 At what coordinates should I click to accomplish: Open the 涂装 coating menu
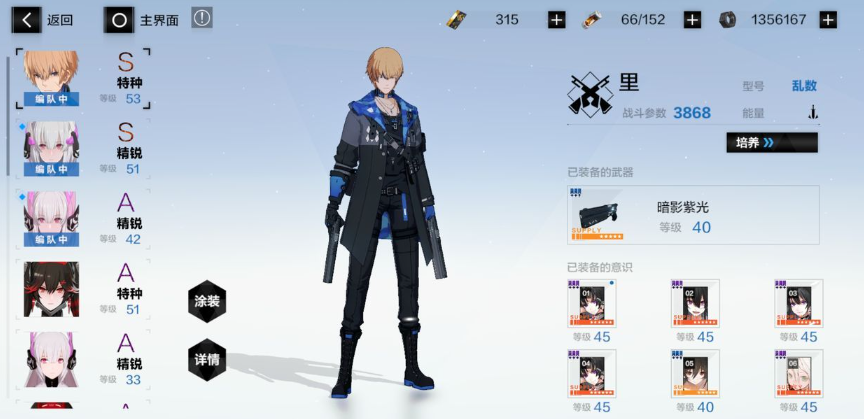tap(207, 302)
